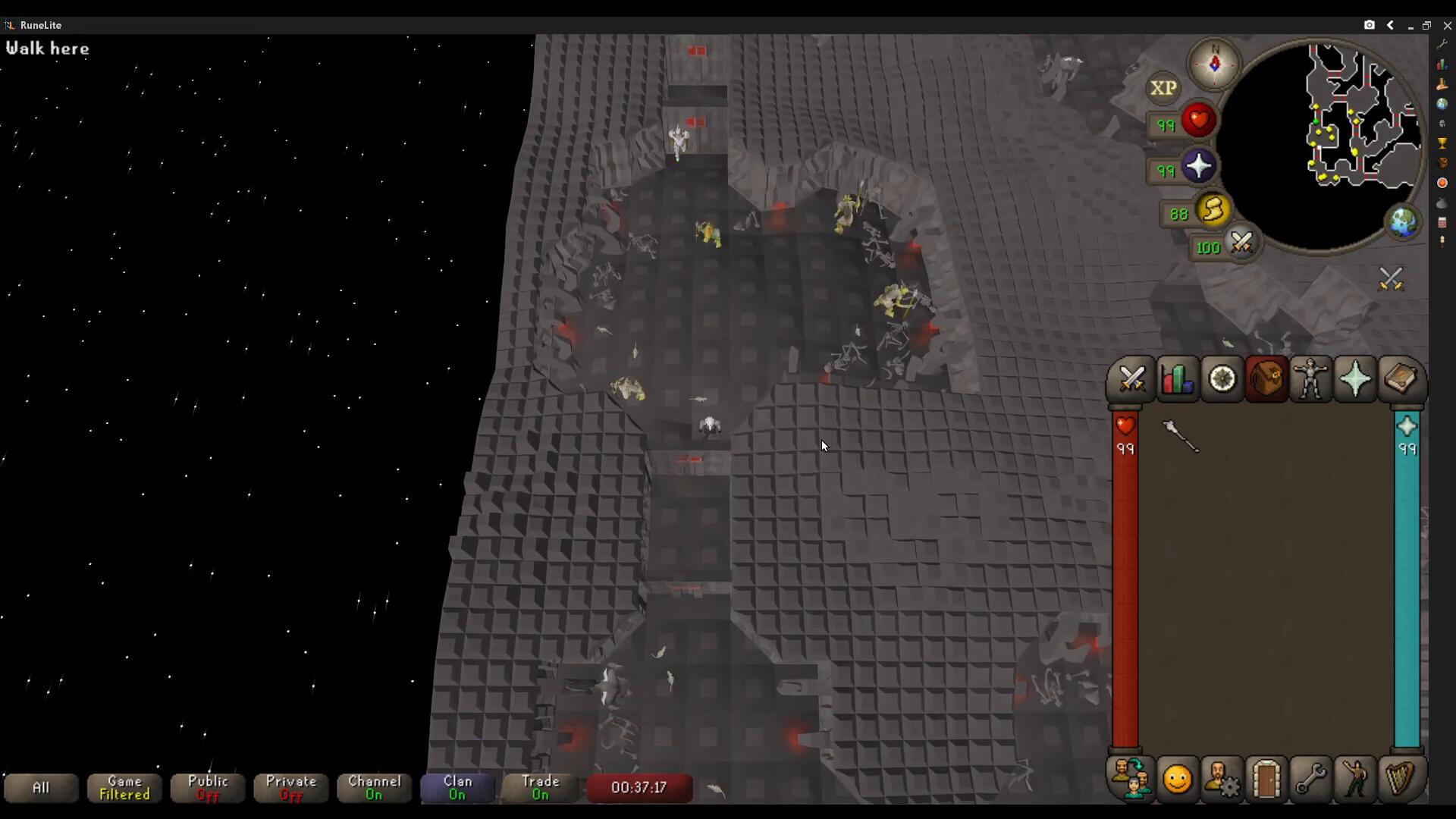Select the Inventory backpack tab
The image size is (1456, 819).
1266,378
